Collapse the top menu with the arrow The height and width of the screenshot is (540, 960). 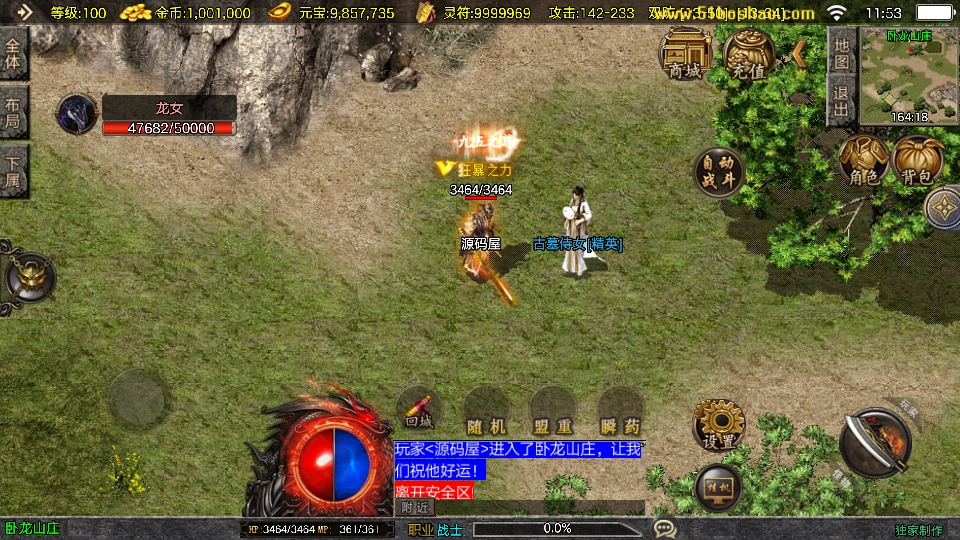click(799, 51)
